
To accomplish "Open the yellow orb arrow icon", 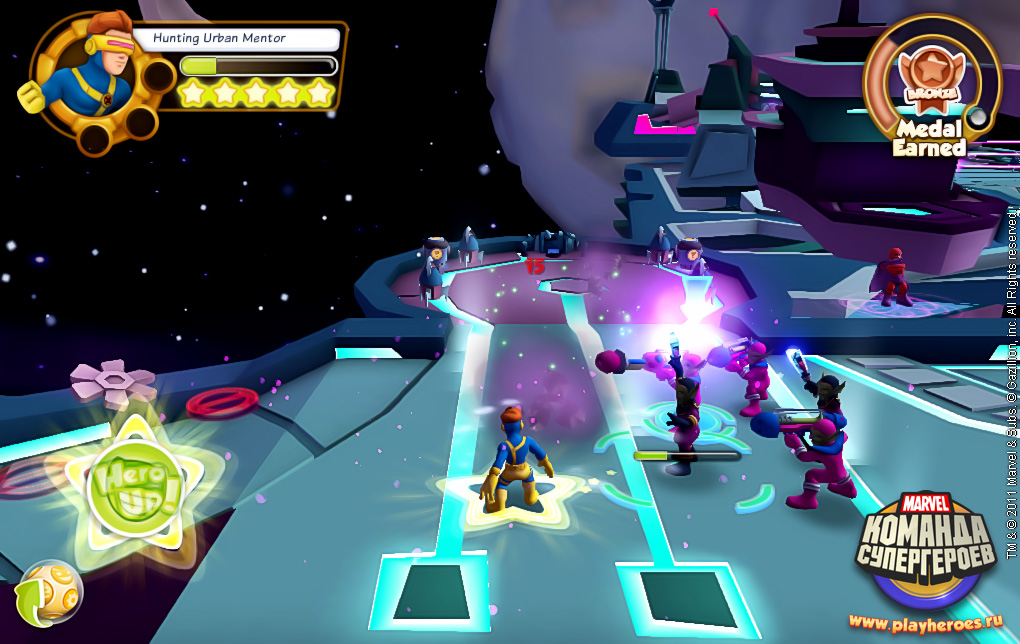I will 49,592.
